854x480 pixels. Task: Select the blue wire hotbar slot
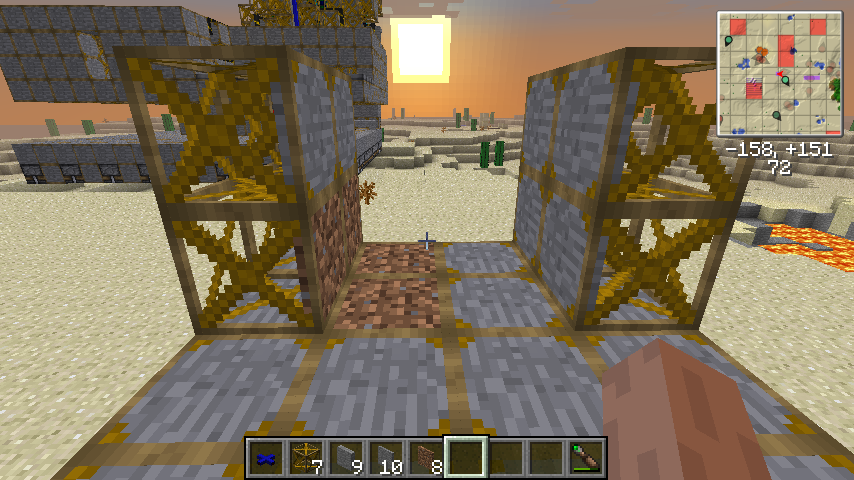265,458
